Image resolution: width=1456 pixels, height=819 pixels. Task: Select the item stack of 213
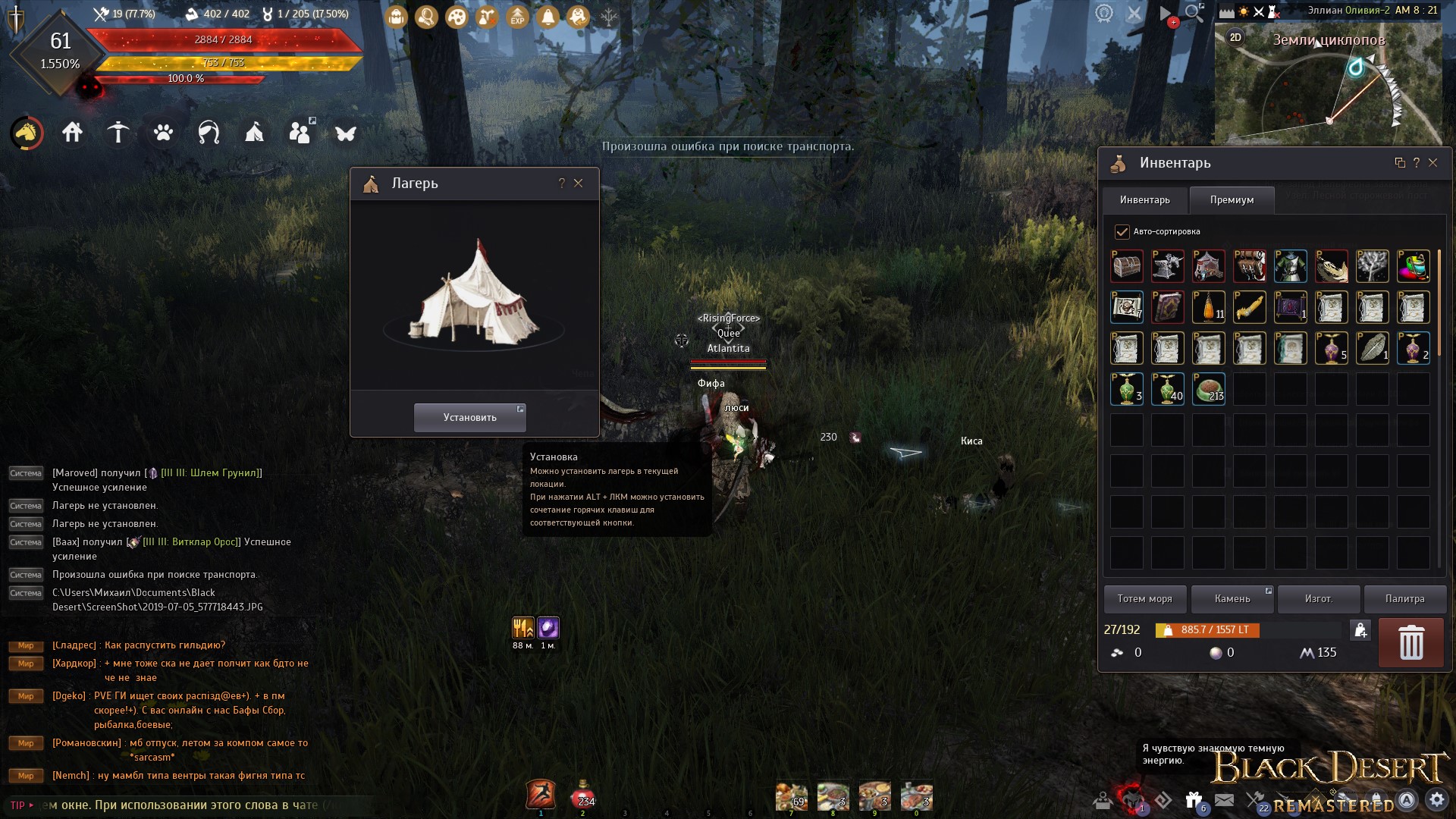1209,389
